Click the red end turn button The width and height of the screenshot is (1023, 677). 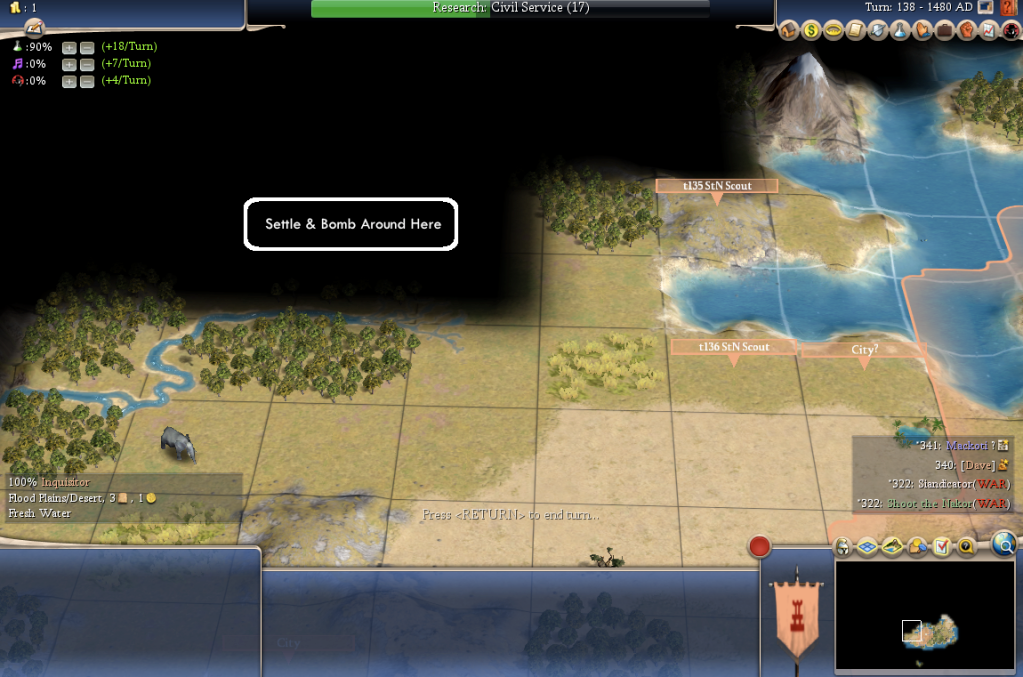coord(760,547)
